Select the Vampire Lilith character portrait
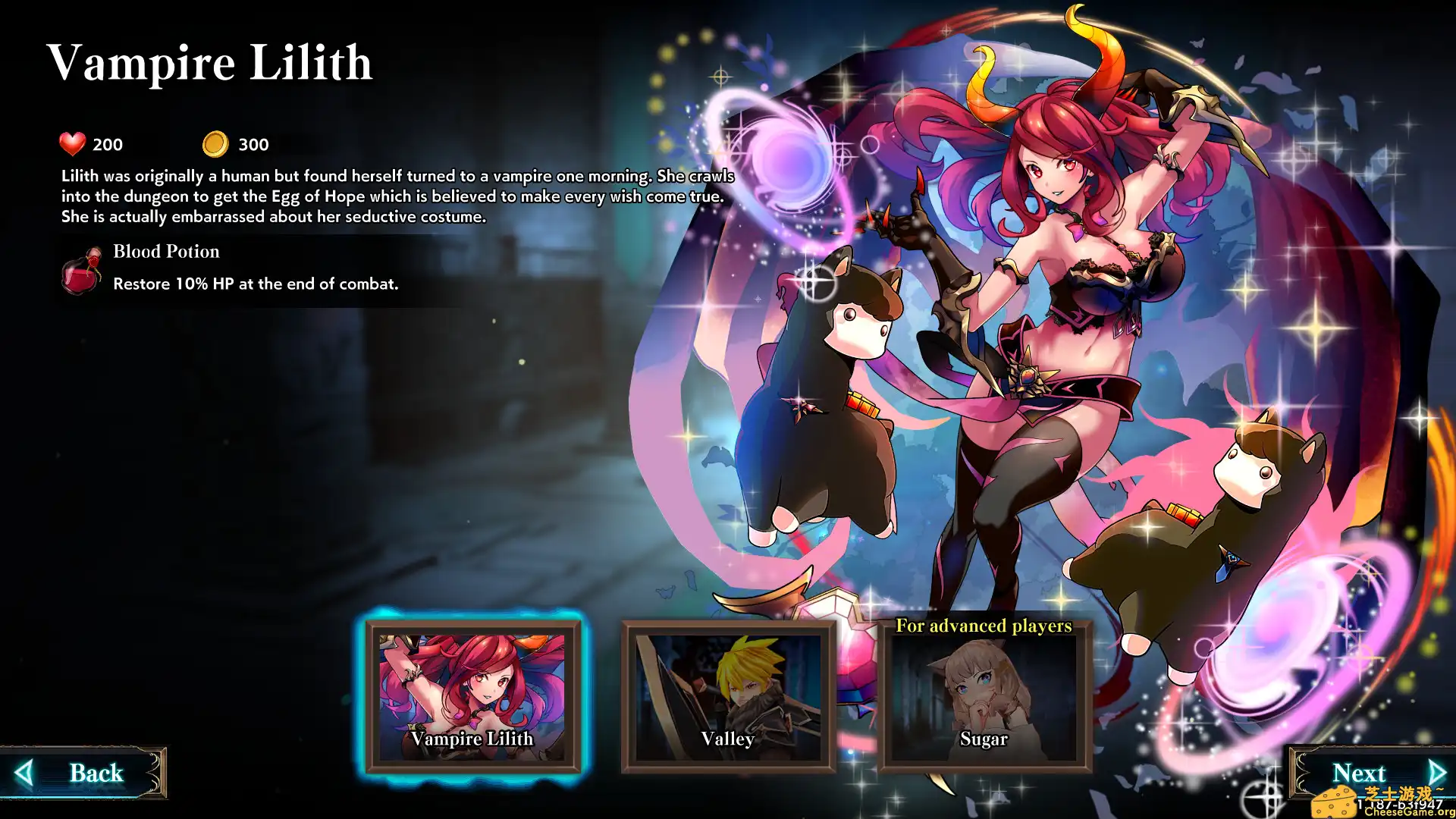The image size is (1456, 819). tap(472, 690)
